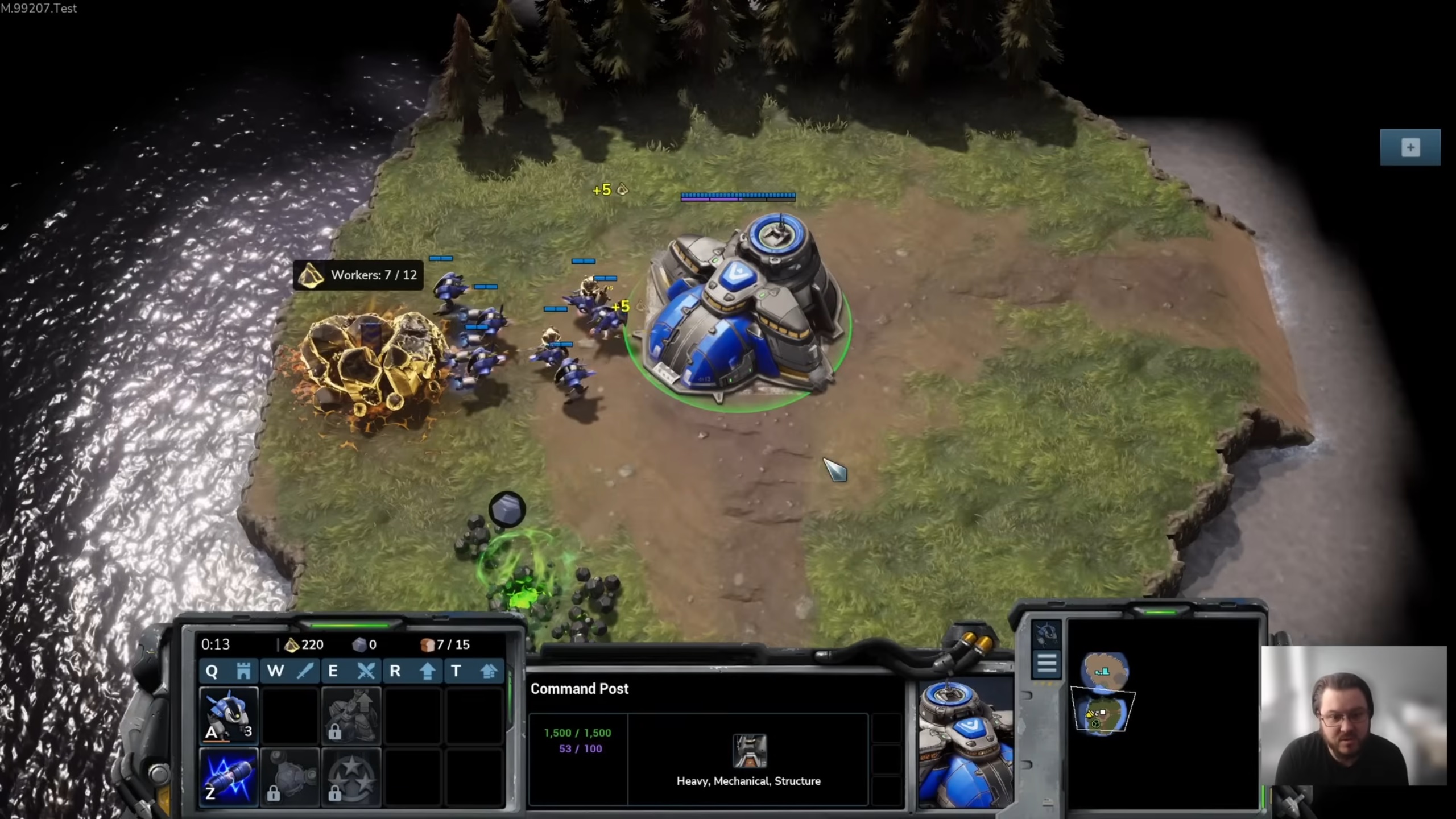This screenshot has width=1456, height=819.
Task: Click the unit icon above the minimap menu
Action: click(1045, 633)
